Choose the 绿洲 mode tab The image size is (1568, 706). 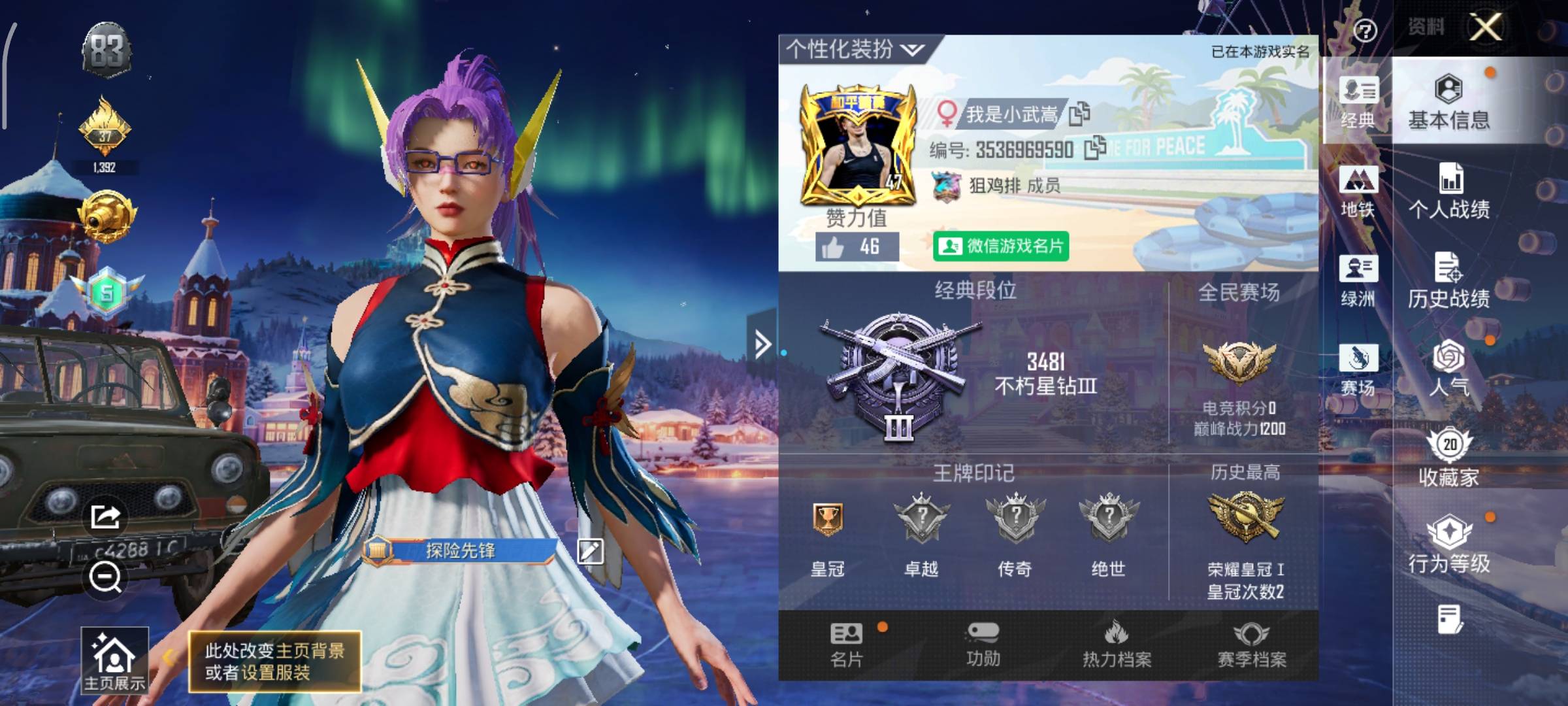[1358, 281]
